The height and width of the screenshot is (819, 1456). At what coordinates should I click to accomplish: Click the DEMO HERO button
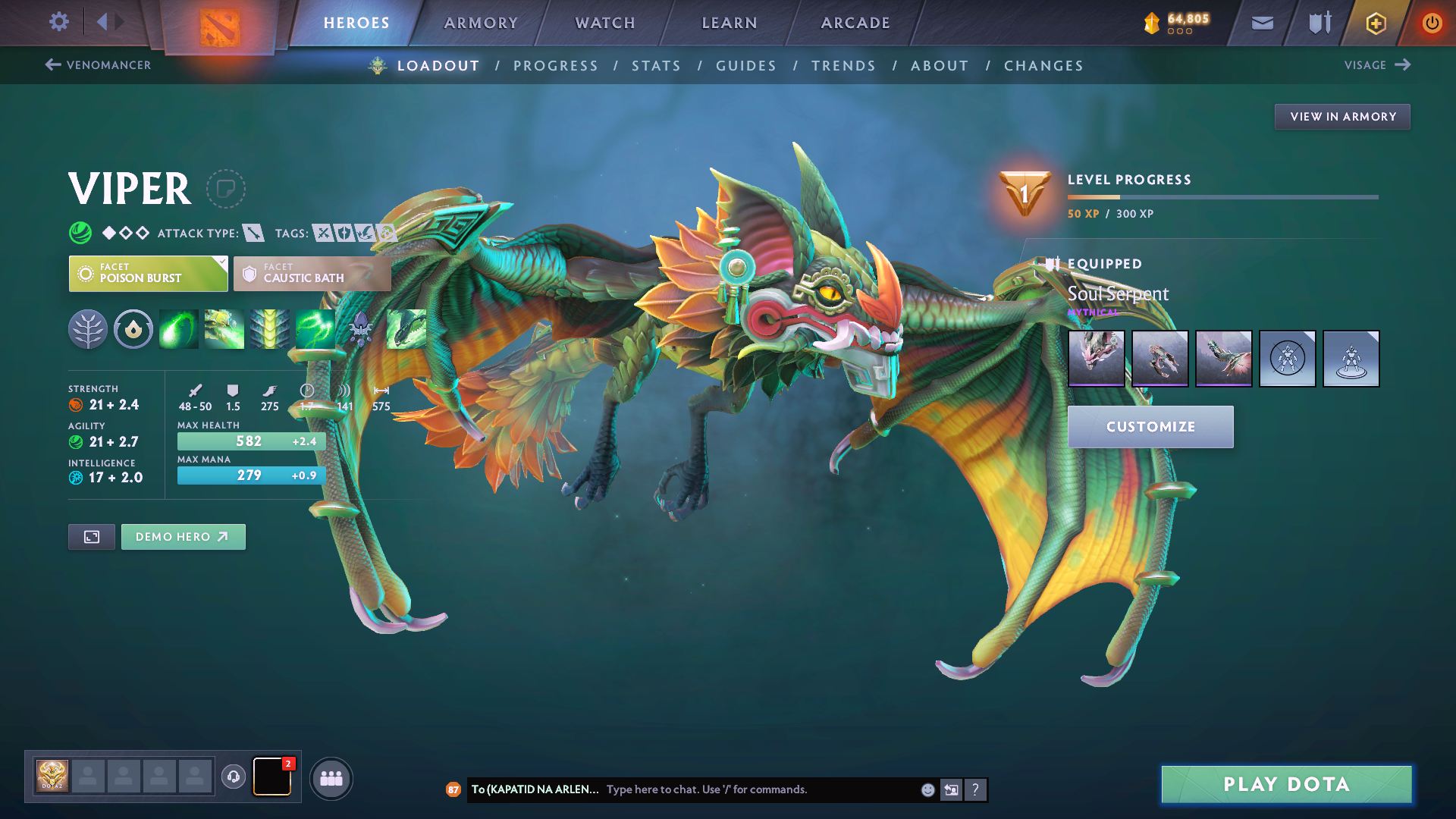coord(183,536)
